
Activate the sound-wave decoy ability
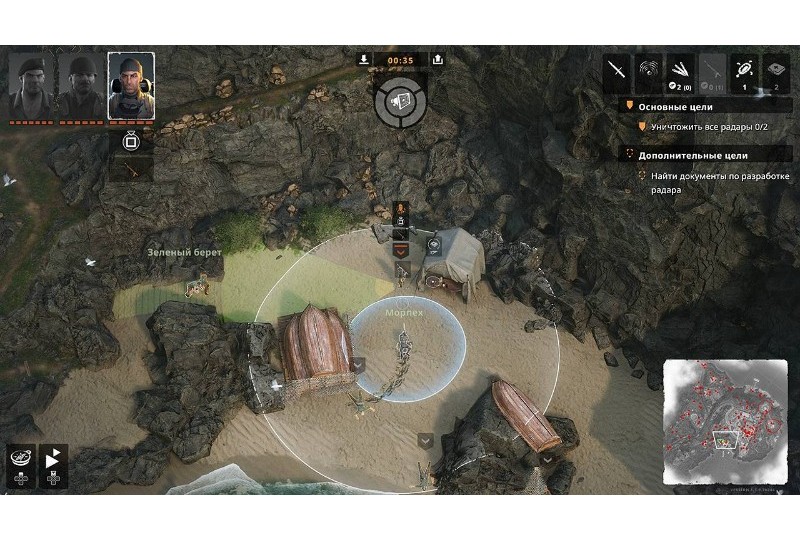pos(649,70)
